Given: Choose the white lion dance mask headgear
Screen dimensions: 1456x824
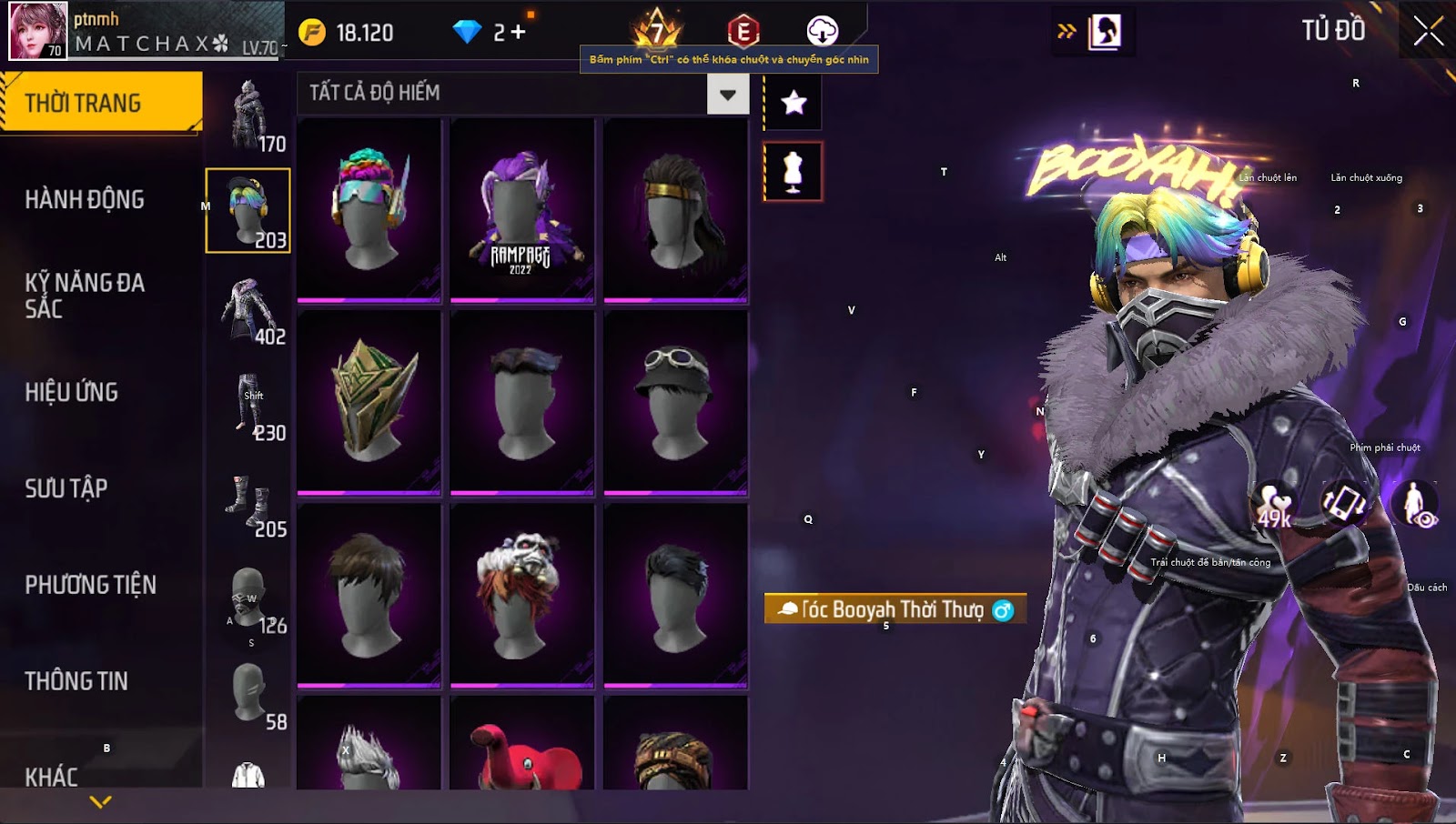Looking at the screenshot, I should 522,595.
